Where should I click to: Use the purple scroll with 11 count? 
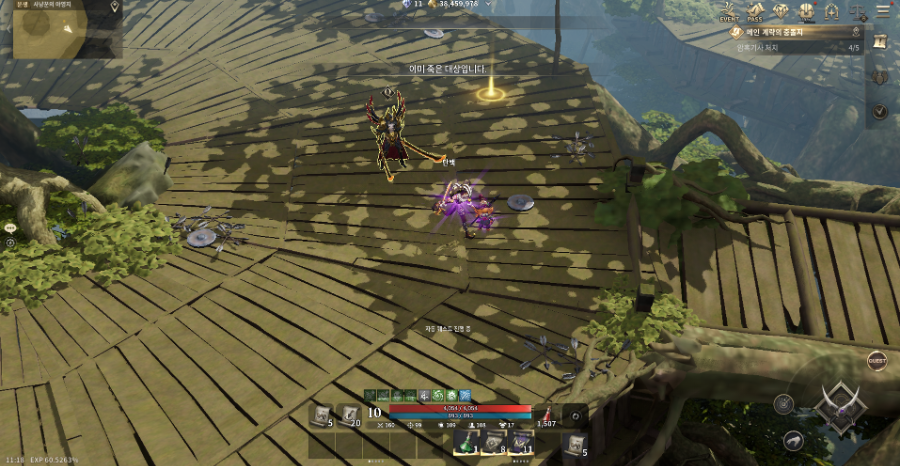[x=520, y=441]
